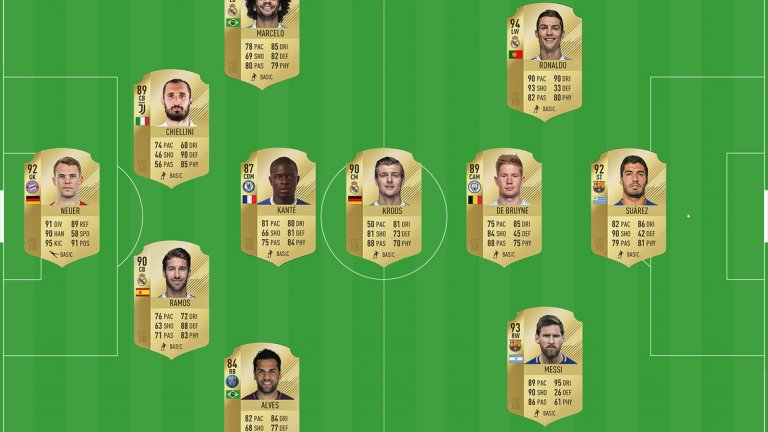The height and width of the screenshot is (432, 768).
Task: Pick the Suárez striker card
Action: tap(628, 207)
